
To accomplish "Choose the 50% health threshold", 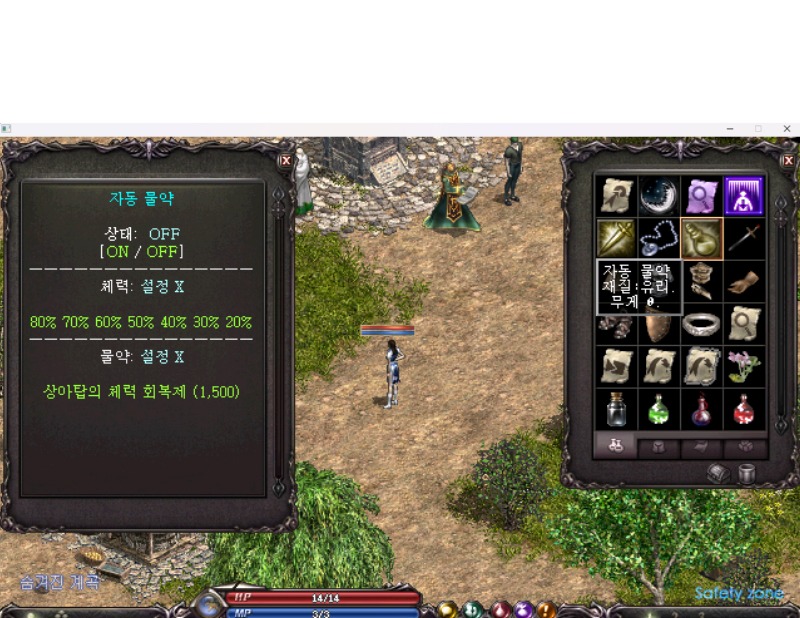I will point(141,323).
